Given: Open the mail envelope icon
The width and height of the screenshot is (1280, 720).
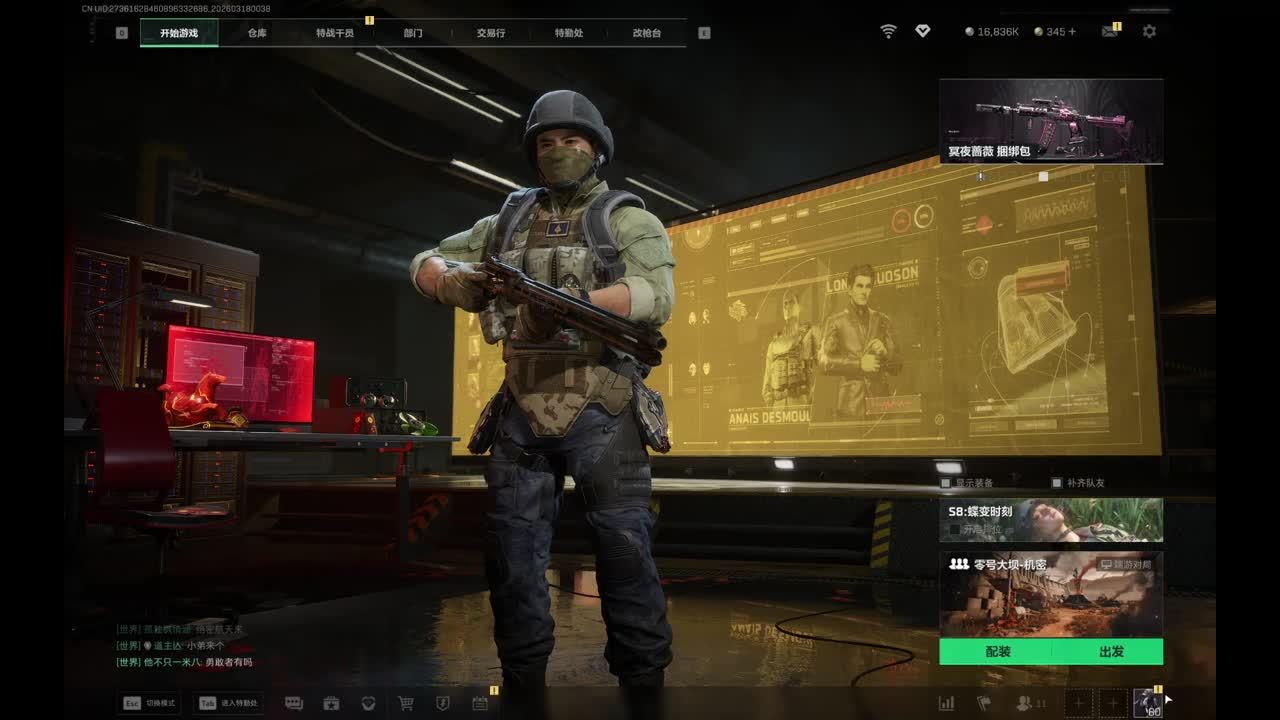Looking at the screenshot, I should [1109, 32].
